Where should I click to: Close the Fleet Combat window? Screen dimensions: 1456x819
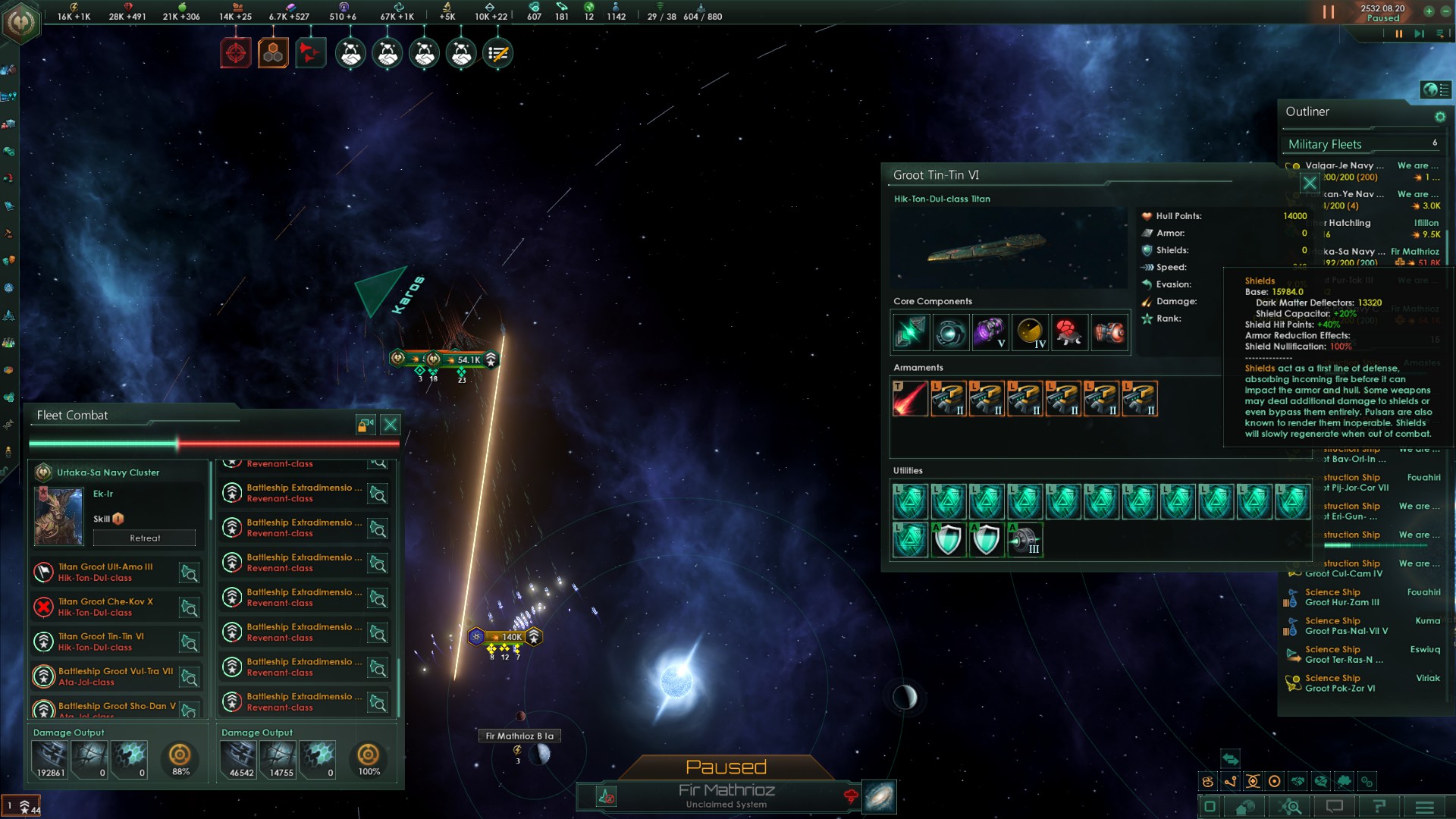pyautogui.click(x=391, y=425)
